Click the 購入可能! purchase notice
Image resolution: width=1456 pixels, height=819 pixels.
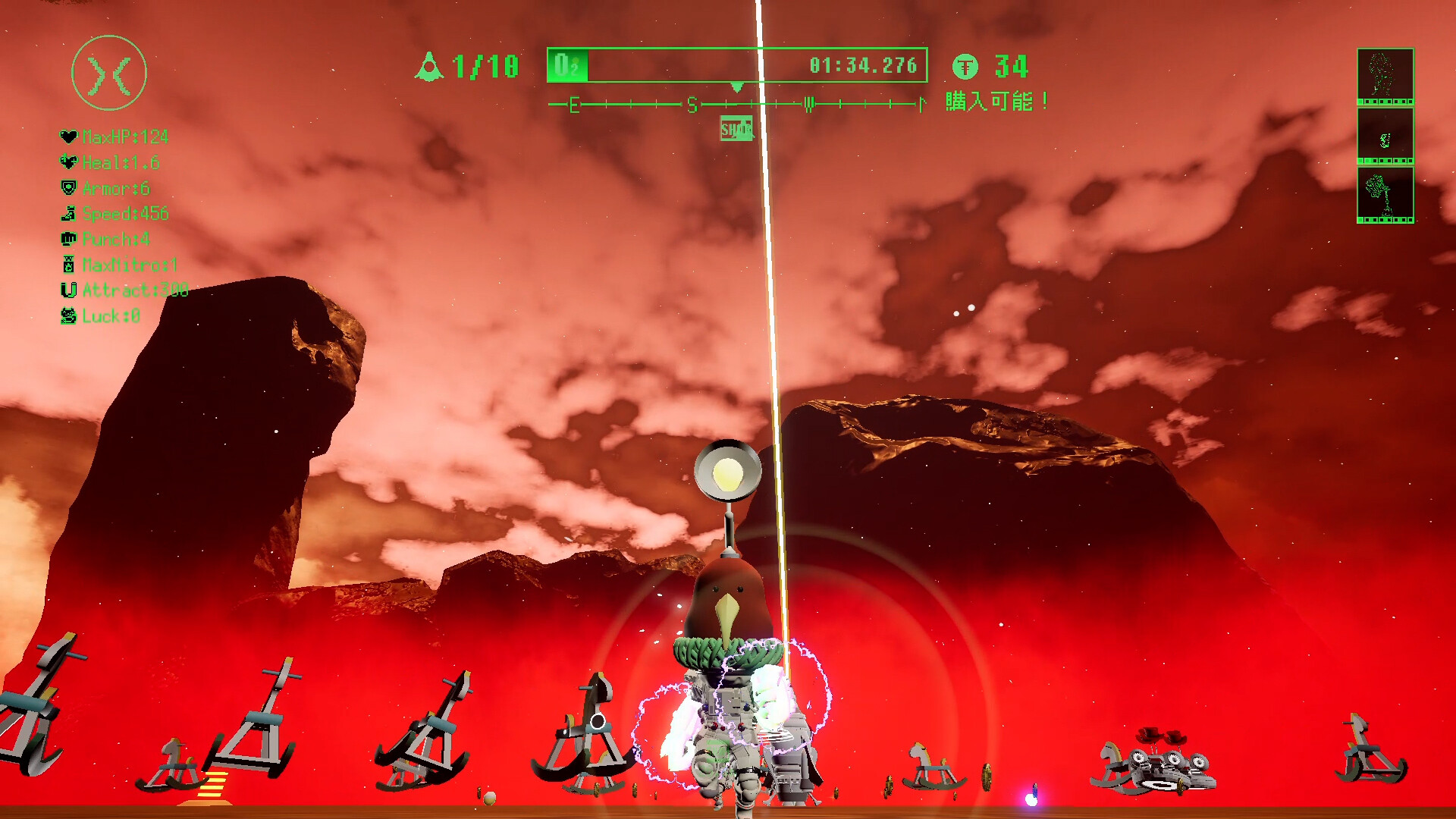coord(995,99)
